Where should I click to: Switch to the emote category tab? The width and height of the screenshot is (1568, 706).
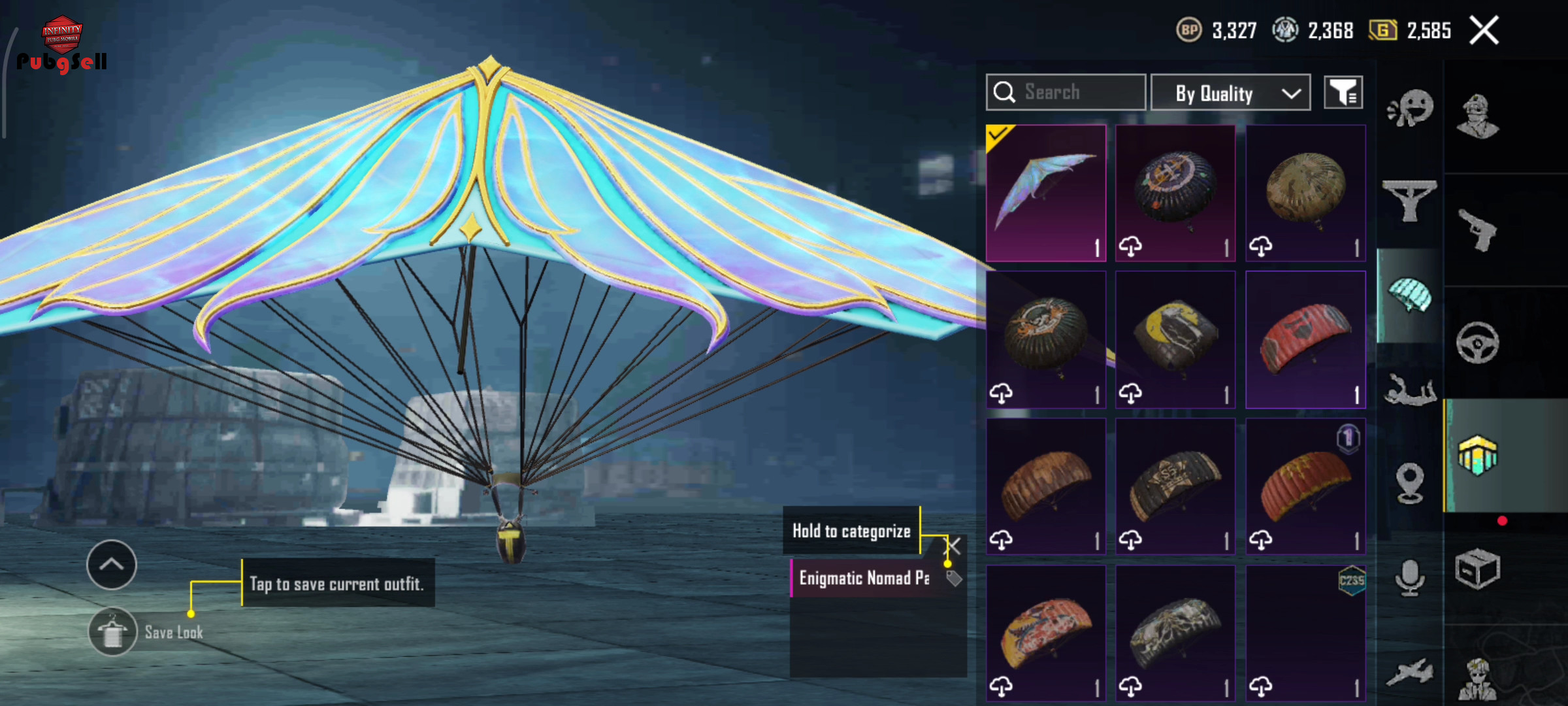pos(1410,109)
